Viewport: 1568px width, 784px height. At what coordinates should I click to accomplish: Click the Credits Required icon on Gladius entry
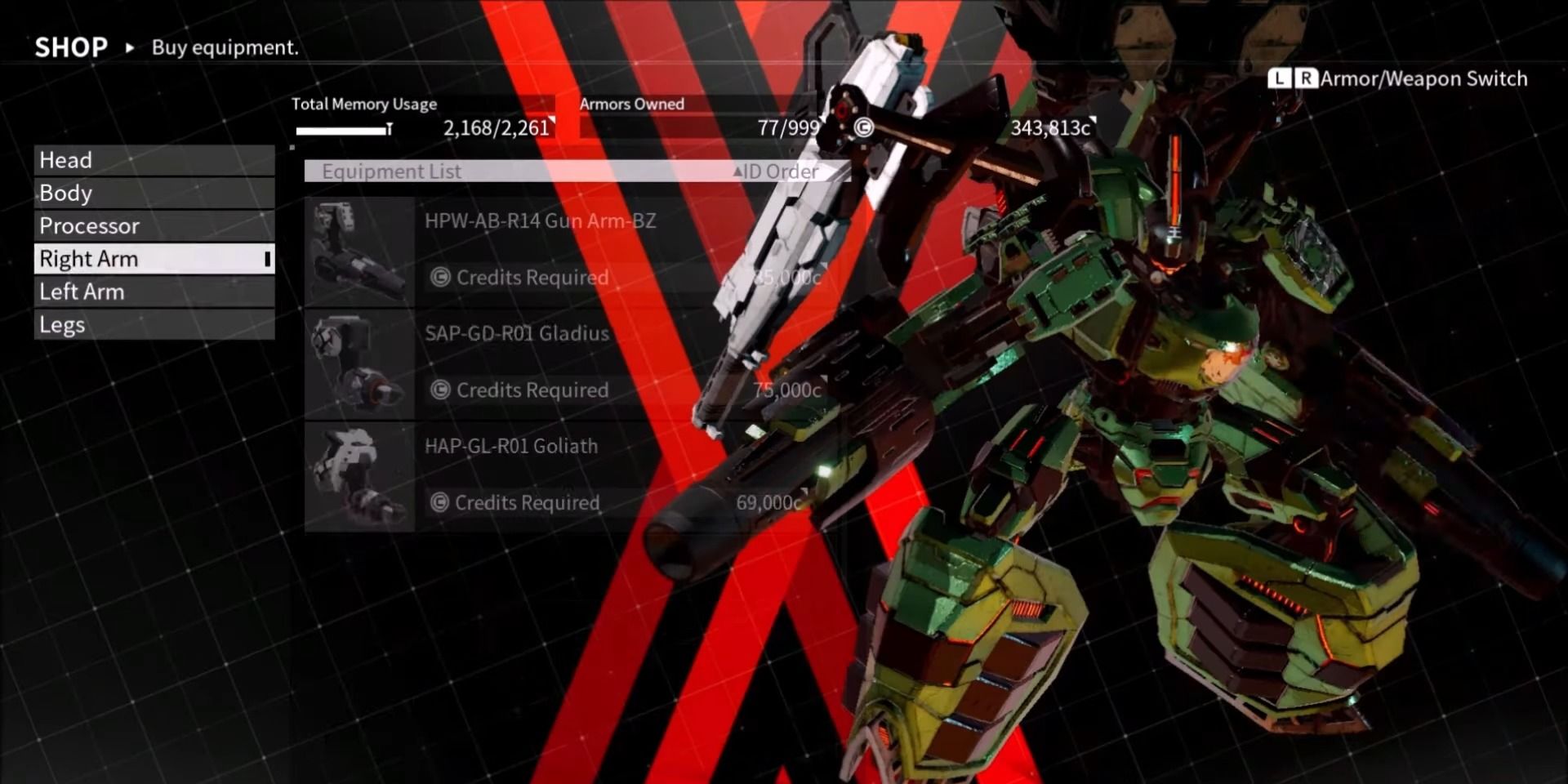pyautogui.click(x=439, y=390)
